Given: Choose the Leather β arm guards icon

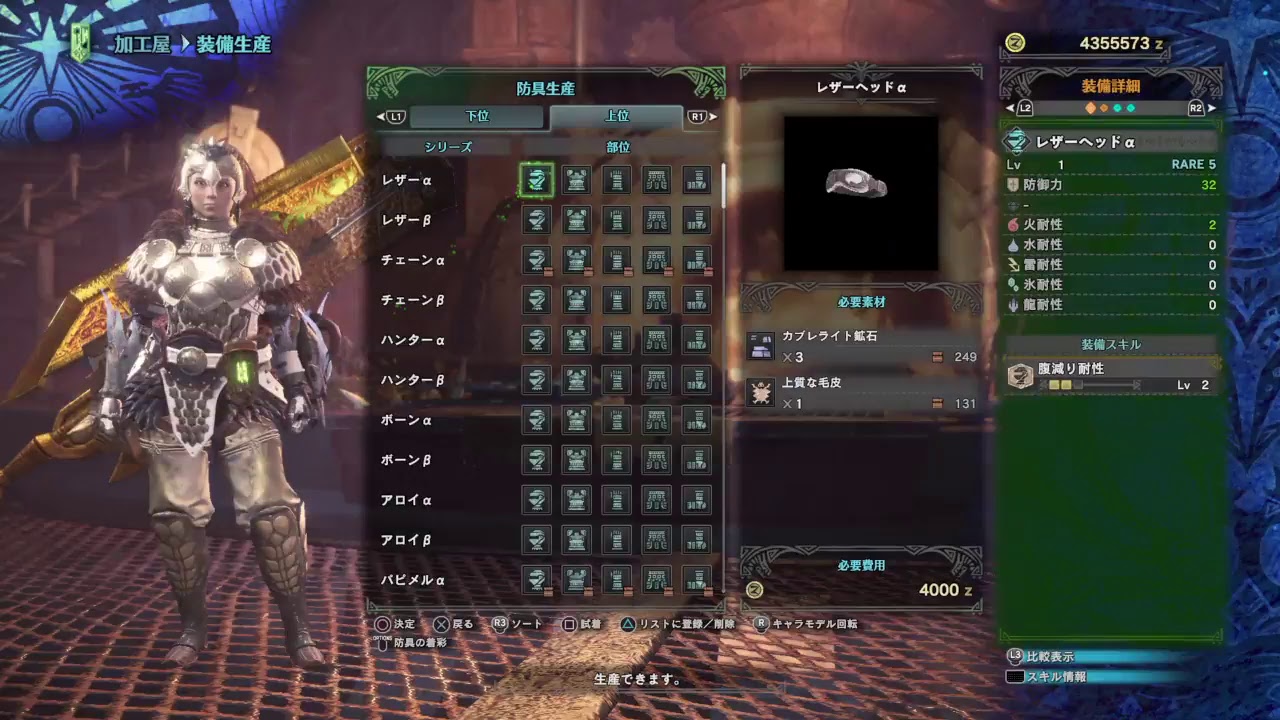Looking at the screenshot, I should click(614, 220).
